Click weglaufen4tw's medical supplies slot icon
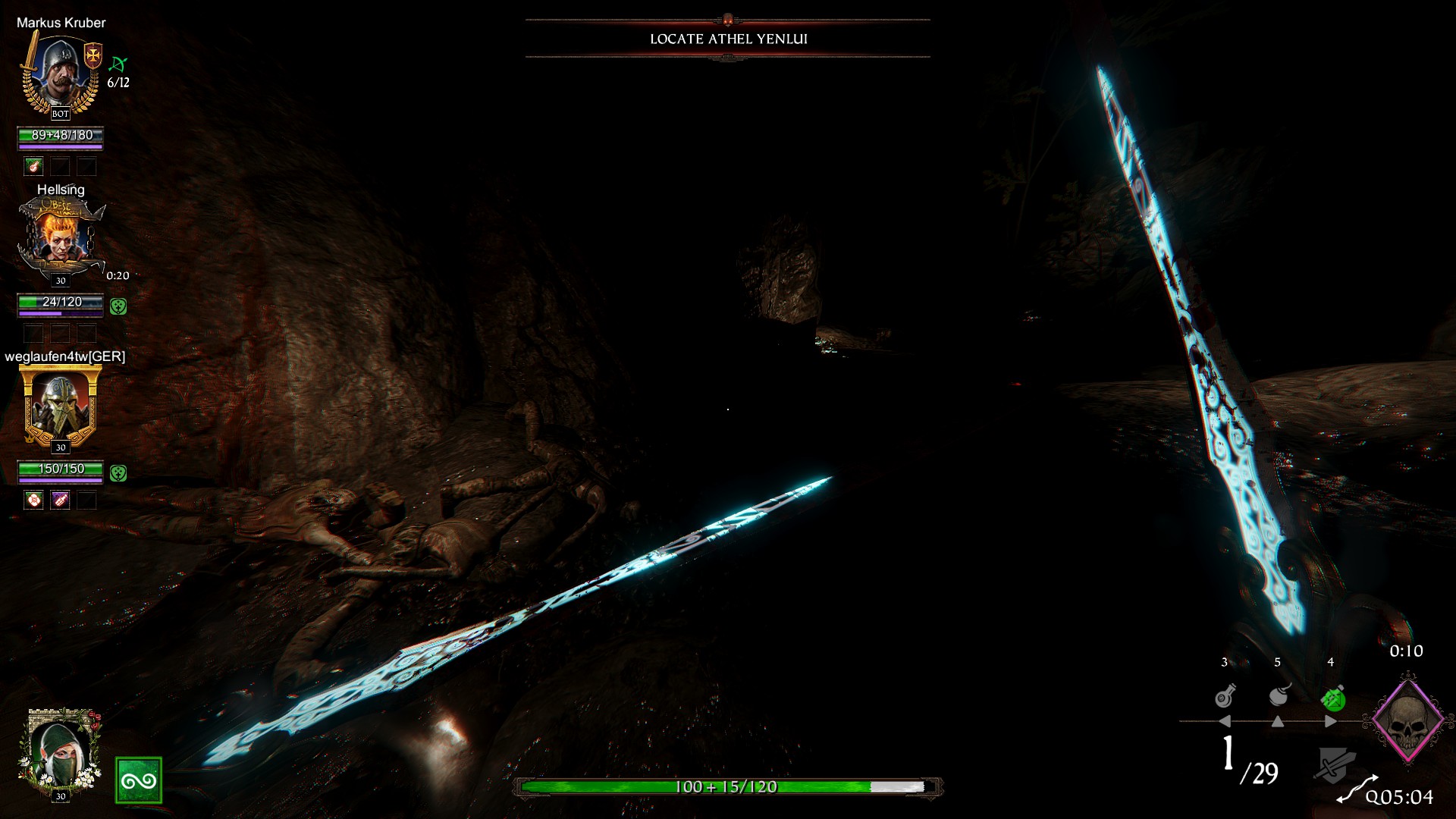The width and height of the screenshot is (1456, 819). pos(33,500)
